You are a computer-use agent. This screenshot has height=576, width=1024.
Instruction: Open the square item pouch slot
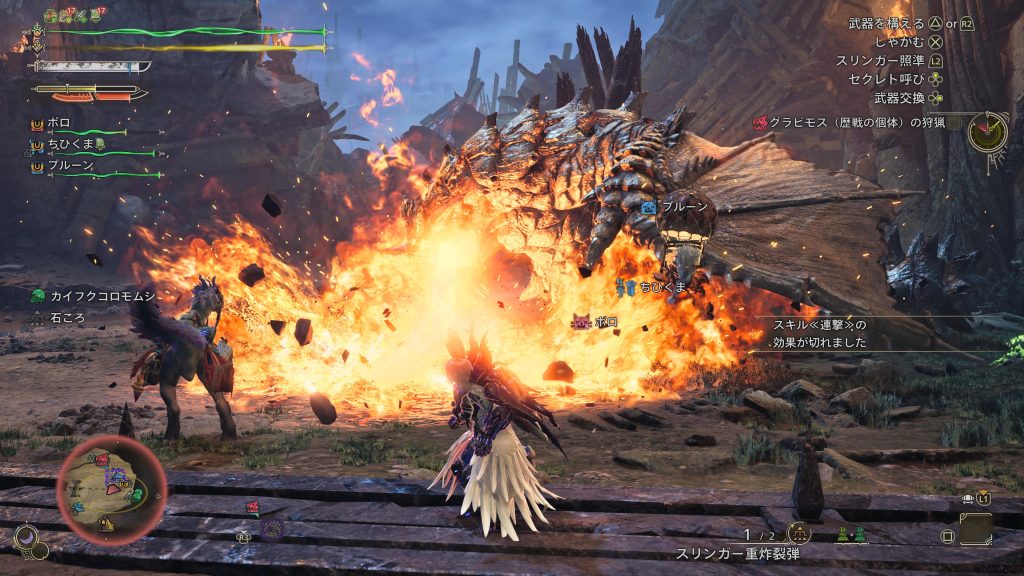coord(975,528)
